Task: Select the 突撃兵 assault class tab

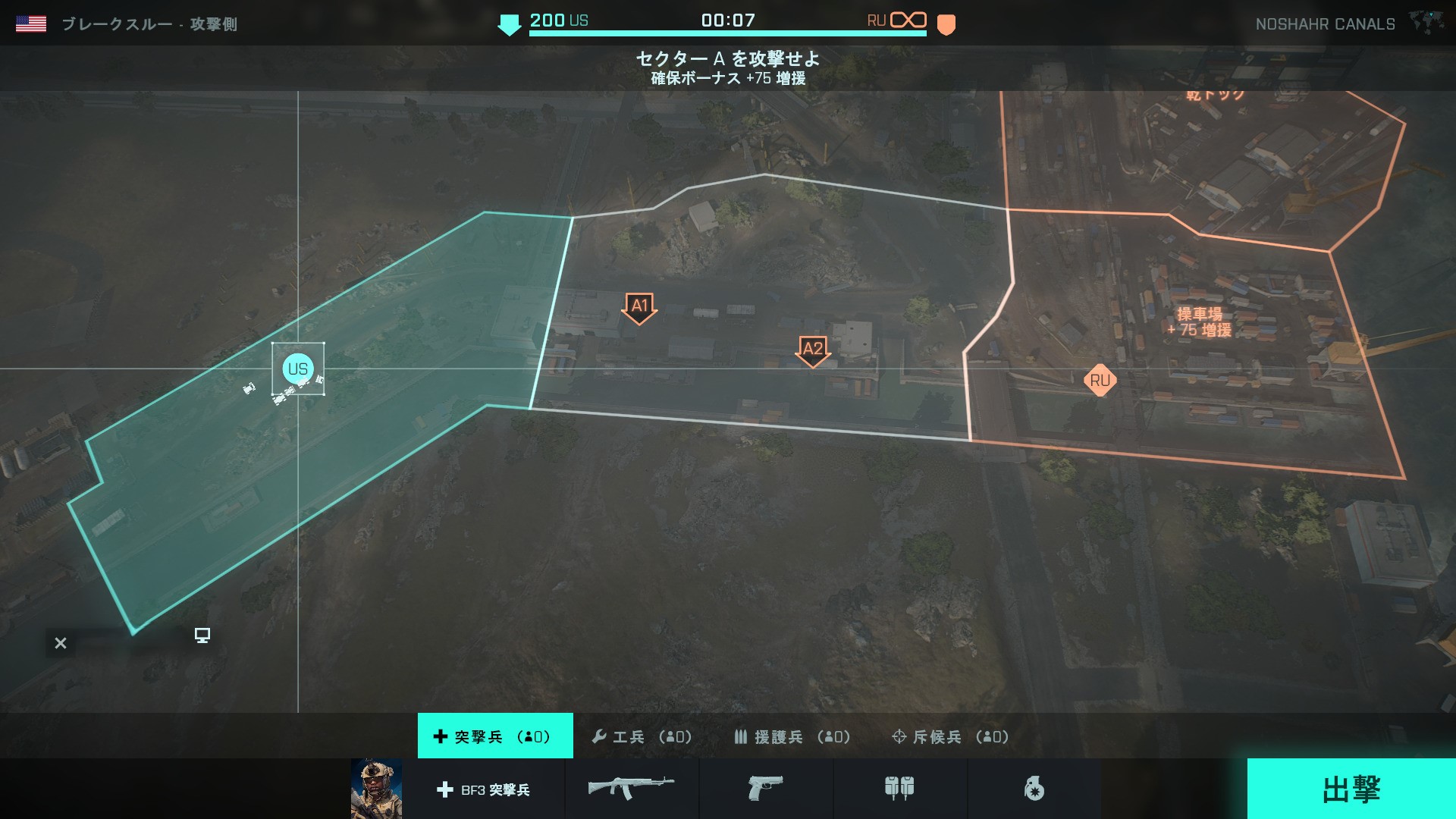Action: pos(495,736)
